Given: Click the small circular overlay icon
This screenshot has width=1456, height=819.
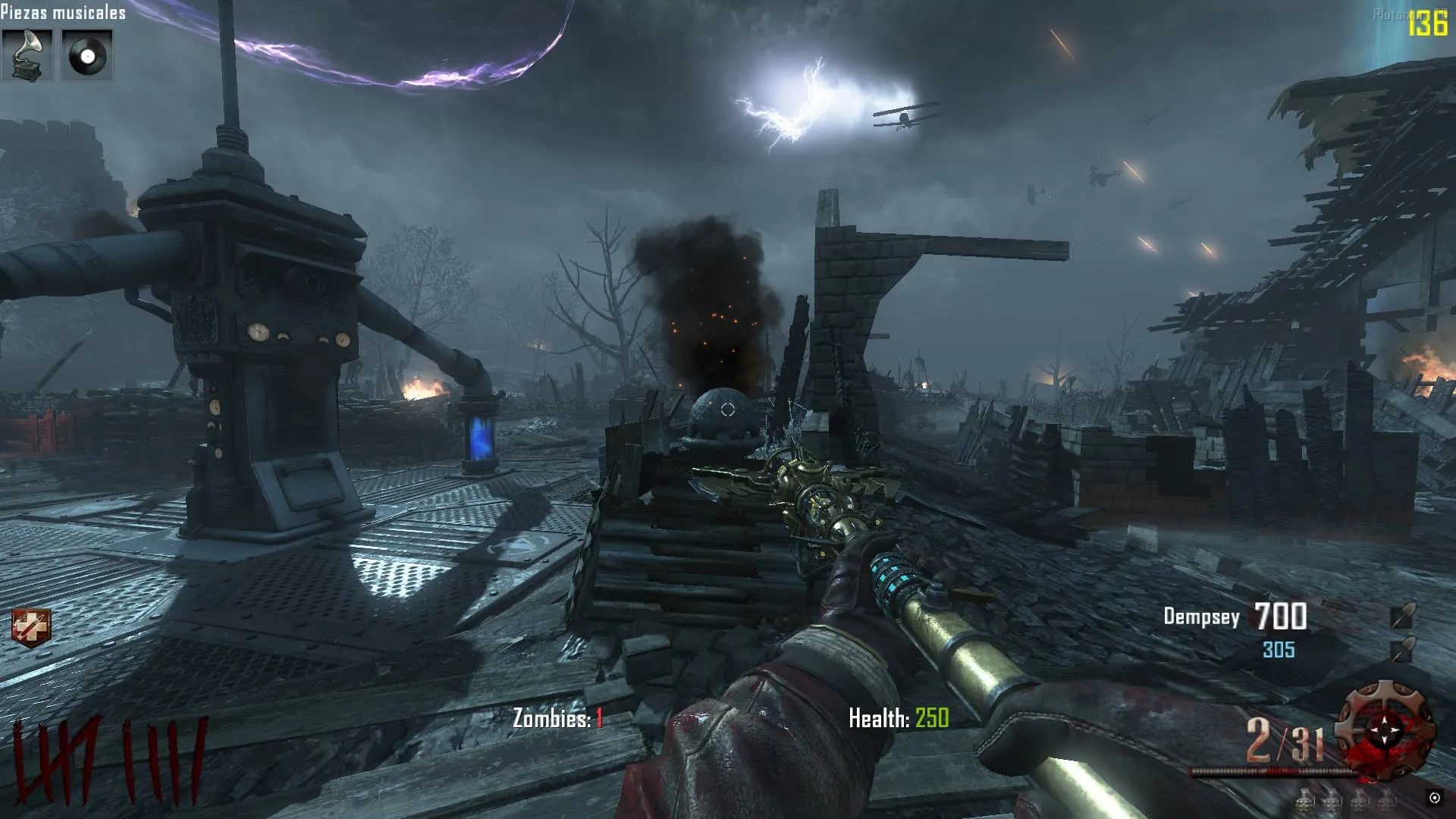Looking at the screenshot, I should (1434, 798).
